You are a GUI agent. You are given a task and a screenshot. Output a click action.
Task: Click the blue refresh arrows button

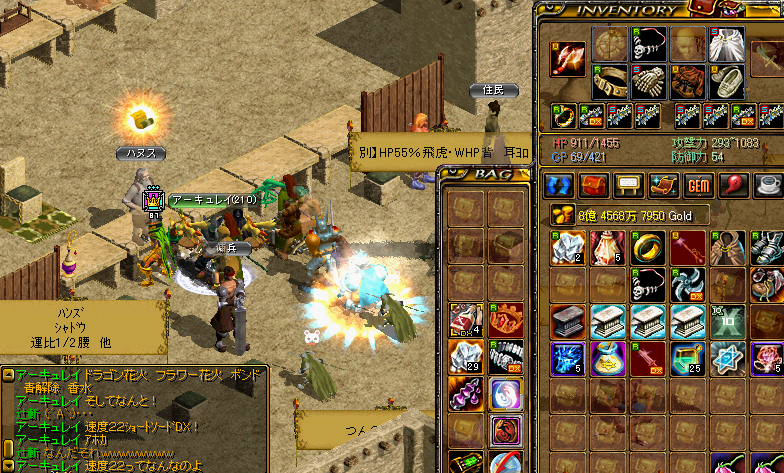point(559,186)
